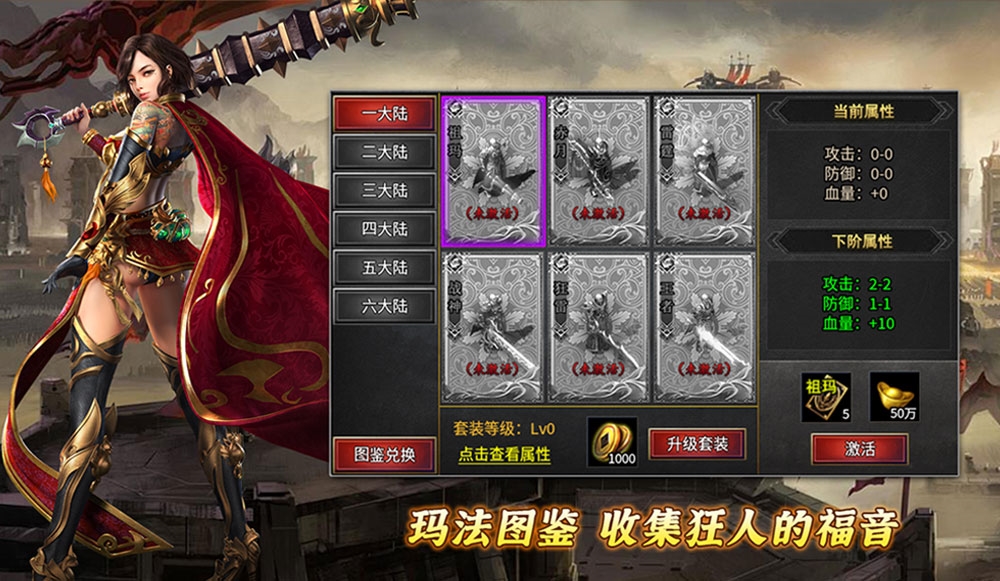This screenshot has height=581, width=1000.
Task: Choose the 五大陆 tab
Action: pyautogui.click(x=385, y=267)
